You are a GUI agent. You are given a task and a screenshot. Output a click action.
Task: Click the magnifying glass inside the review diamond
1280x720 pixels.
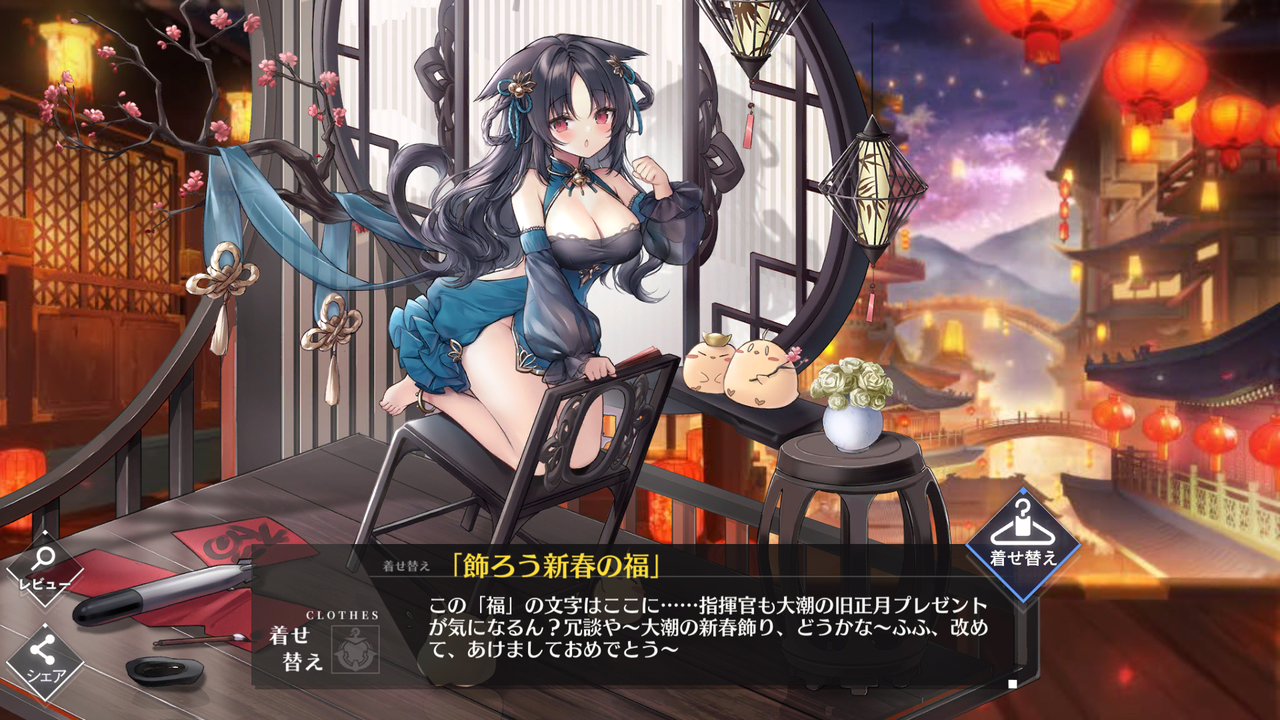(42, 558)
